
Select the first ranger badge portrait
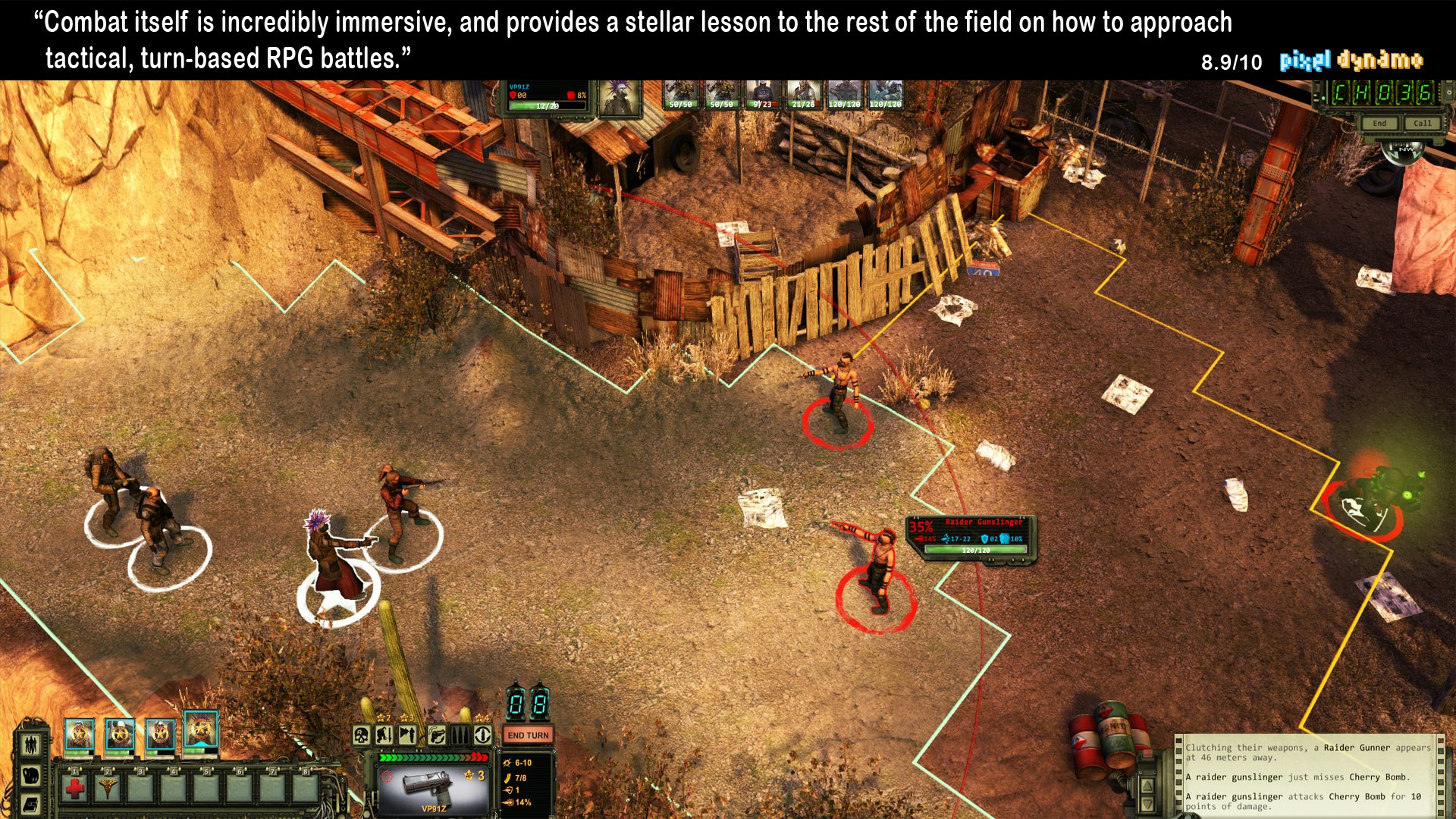click(x=79, y=735)
